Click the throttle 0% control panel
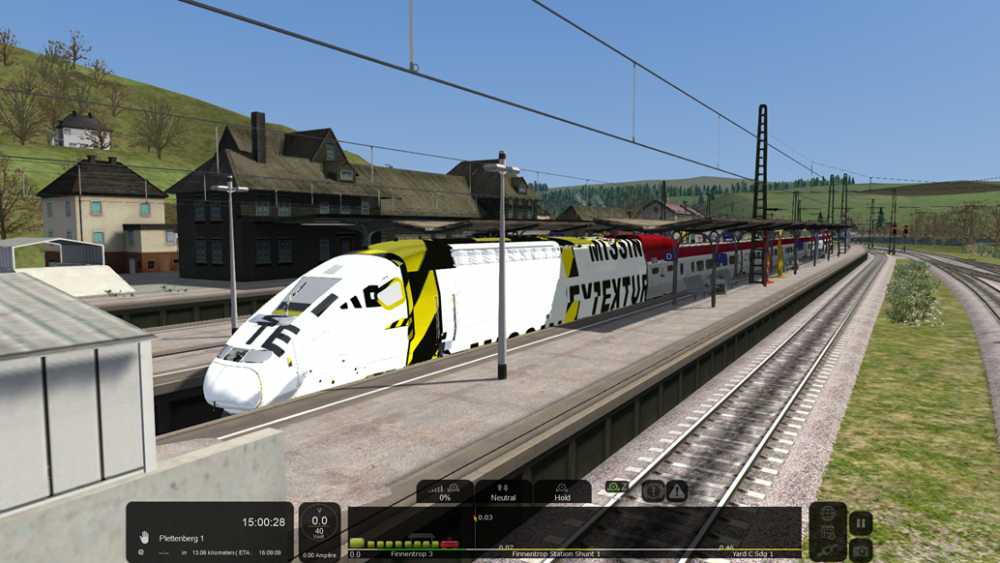The height and width of the screenshot is (563, 1000). click(445, 491)
